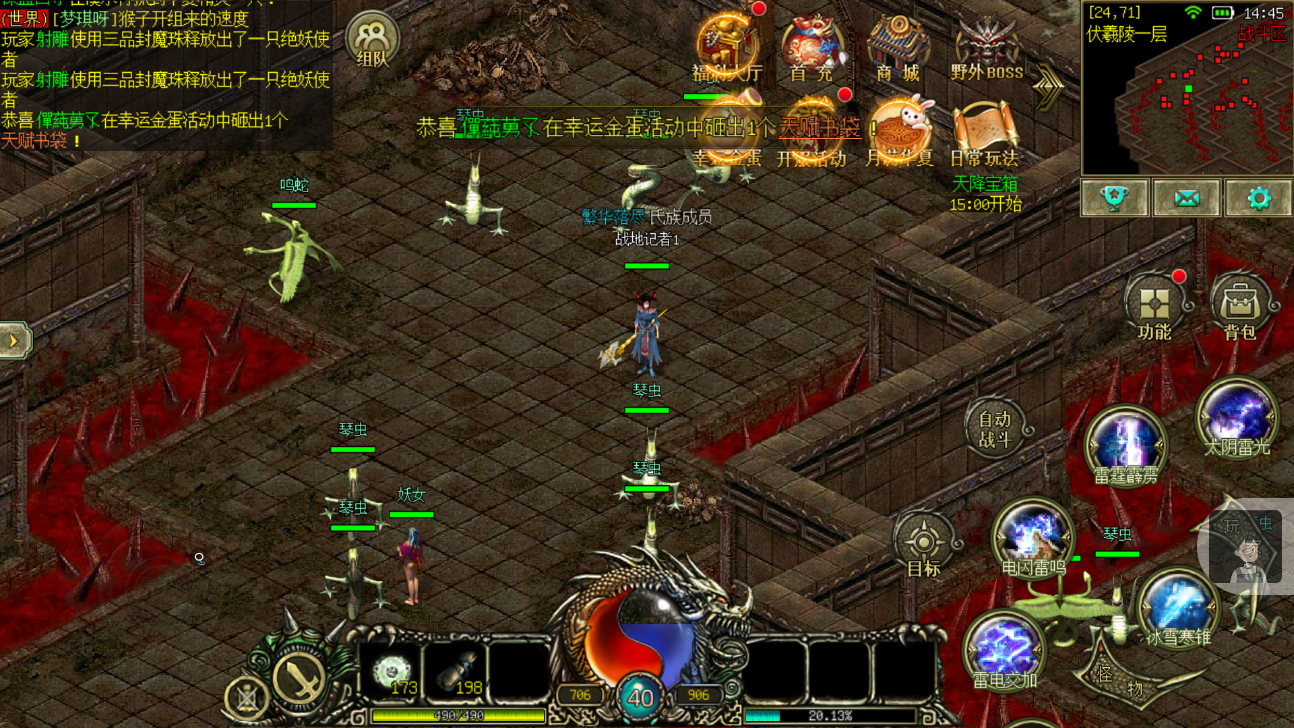The width and height of the screenshot is (1294, 728).
Task: Open the 背包 backpack
Action: click(x=1240, y=305)
